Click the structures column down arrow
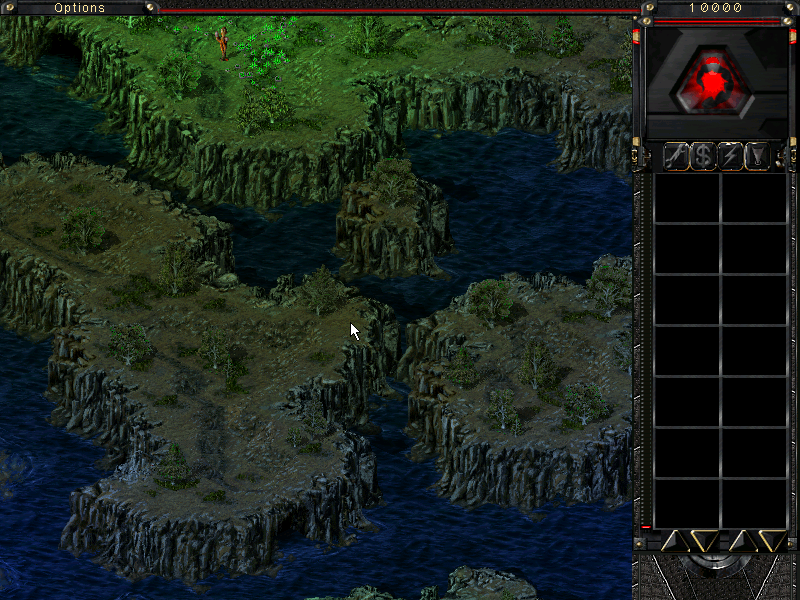This screenshot has width=800, height=600. (703, 541)
